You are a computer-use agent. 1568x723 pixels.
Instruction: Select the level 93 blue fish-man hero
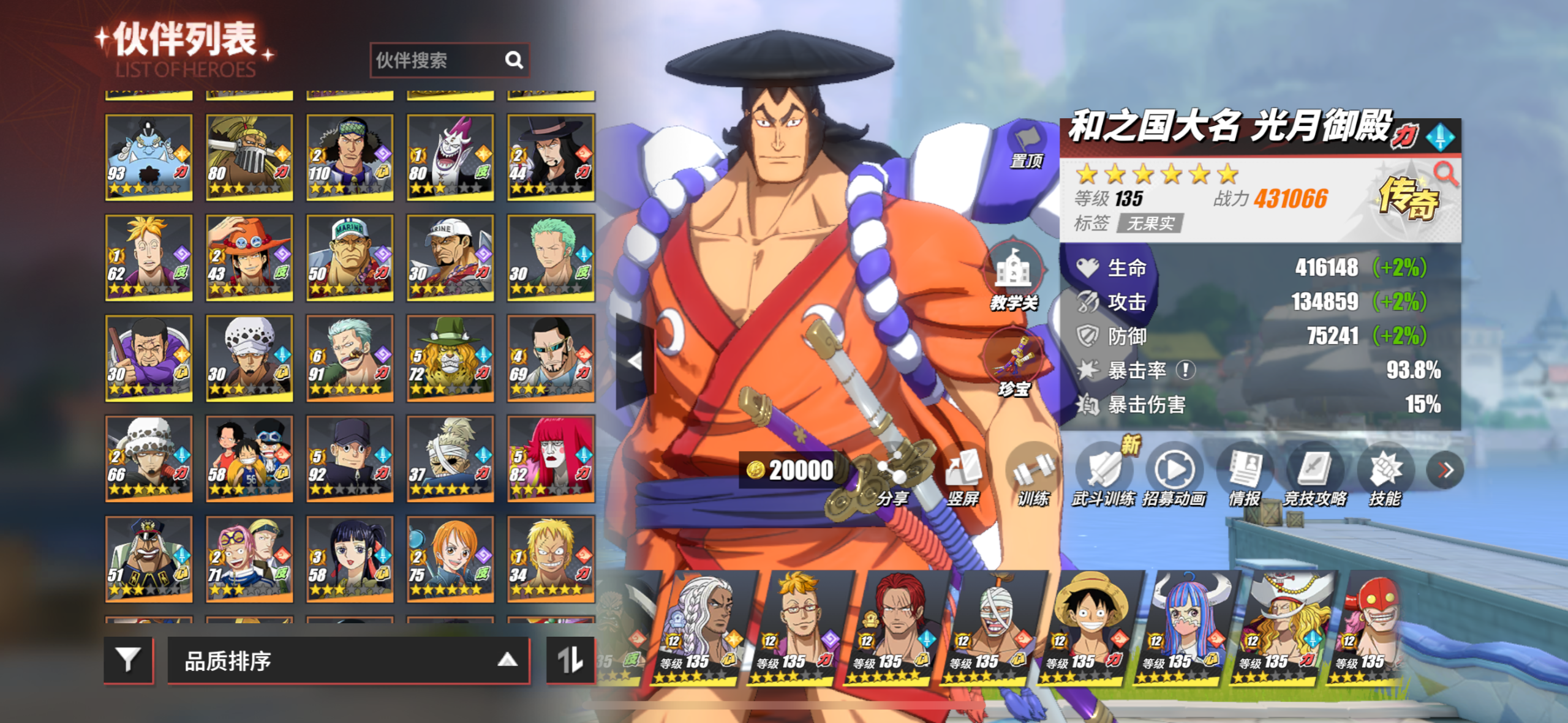click(149, 157)
